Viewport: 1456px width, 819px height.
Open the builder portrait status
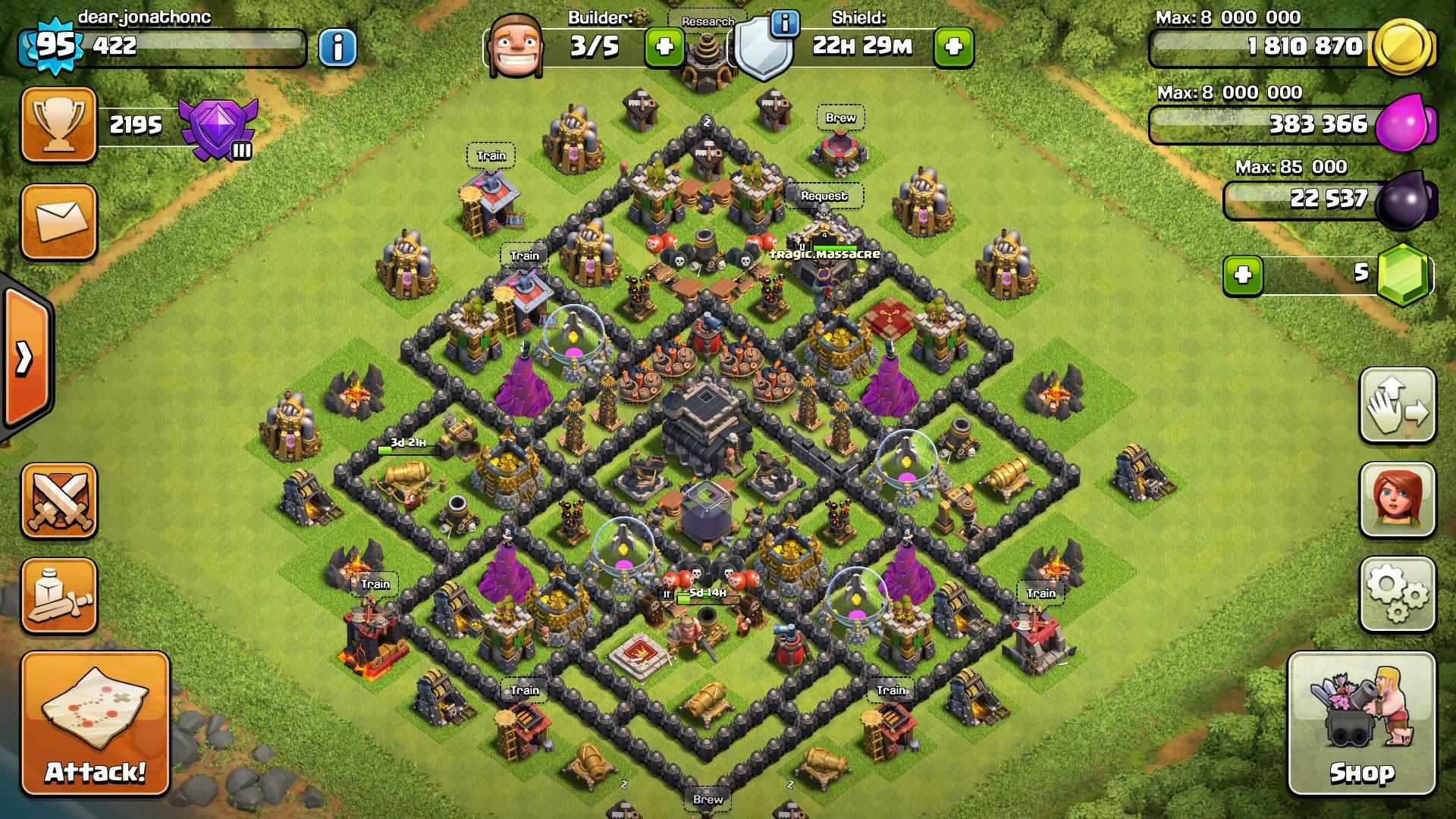509,45
